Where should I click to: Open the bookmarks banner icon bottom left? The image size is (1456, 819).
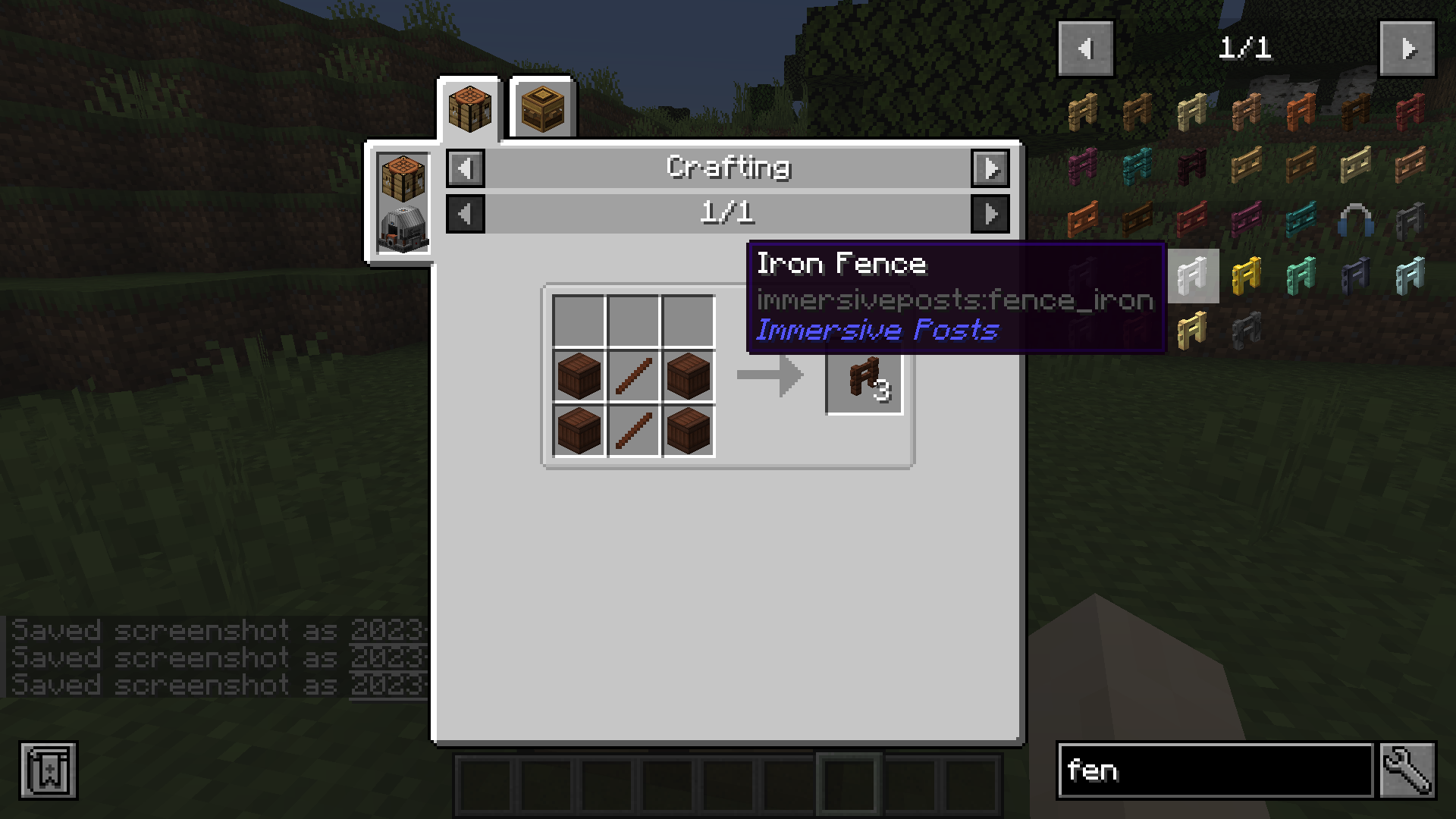(x=48, y=770)
